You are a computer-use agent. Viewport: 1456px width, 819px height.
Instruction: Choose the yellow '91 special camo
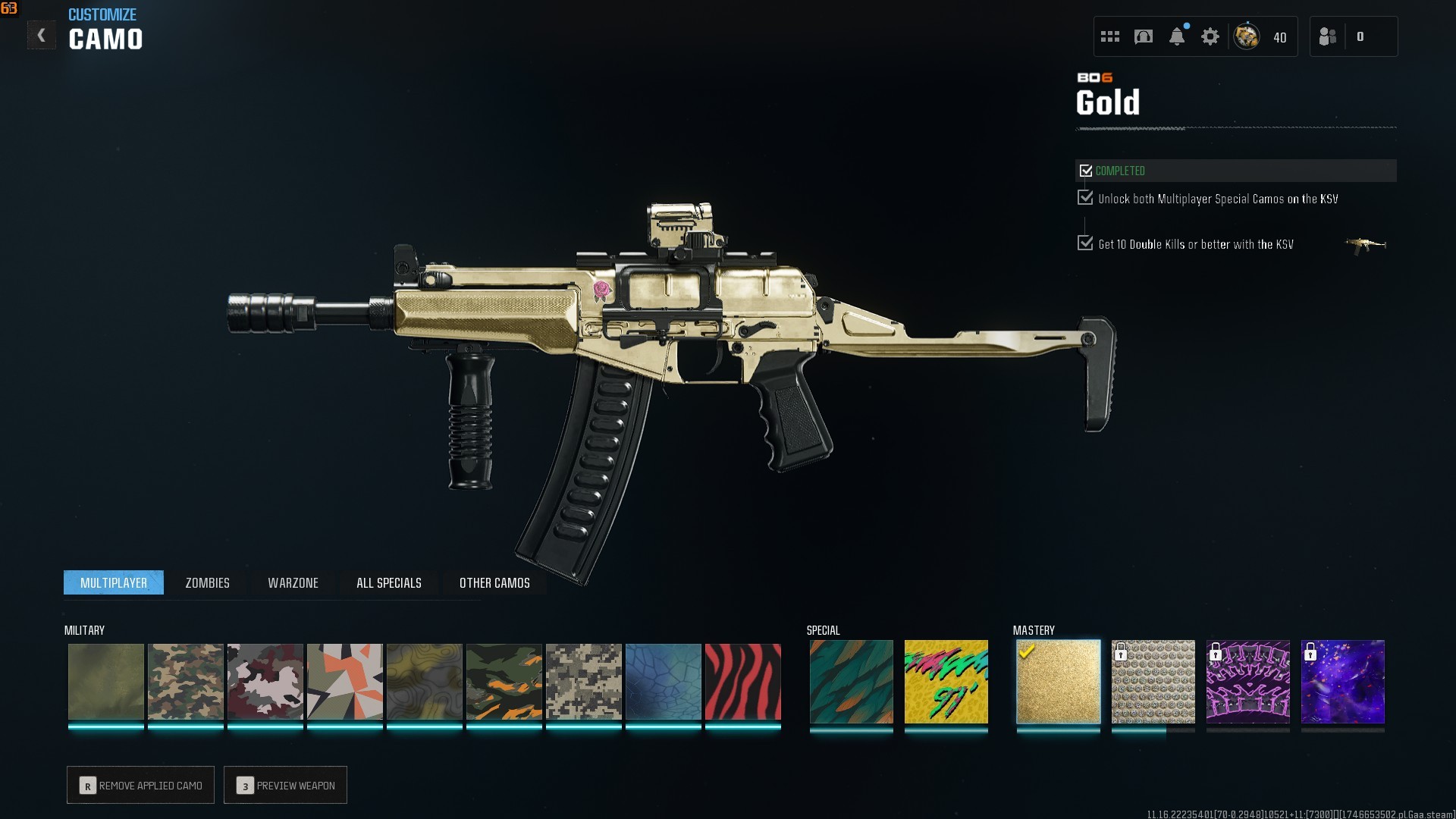pyautogui.click(x=946, y=682)
